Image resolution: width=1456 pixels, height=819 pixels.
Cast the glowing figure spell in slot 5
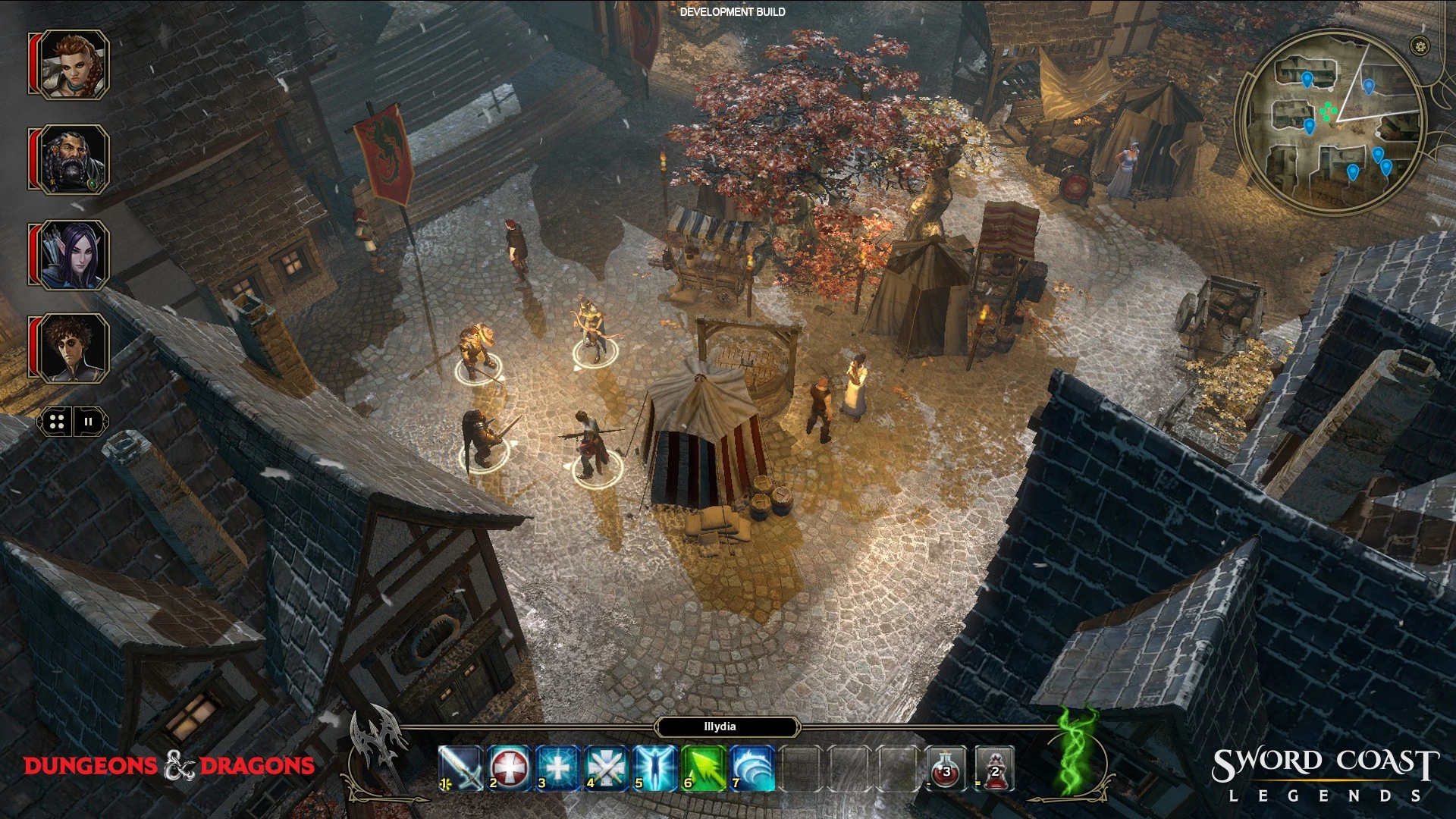655,768
